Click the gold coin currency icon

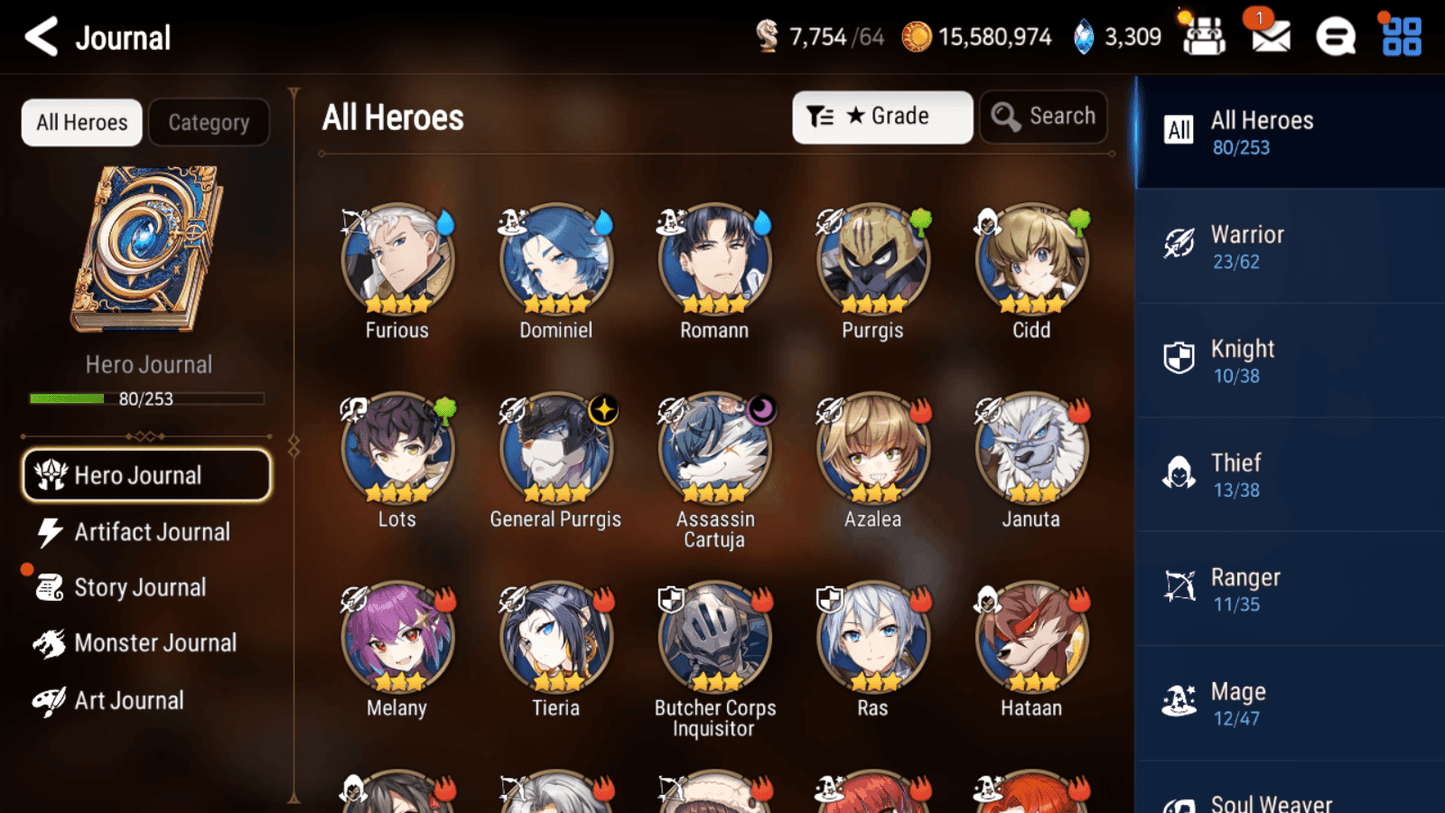pos(916,36)
